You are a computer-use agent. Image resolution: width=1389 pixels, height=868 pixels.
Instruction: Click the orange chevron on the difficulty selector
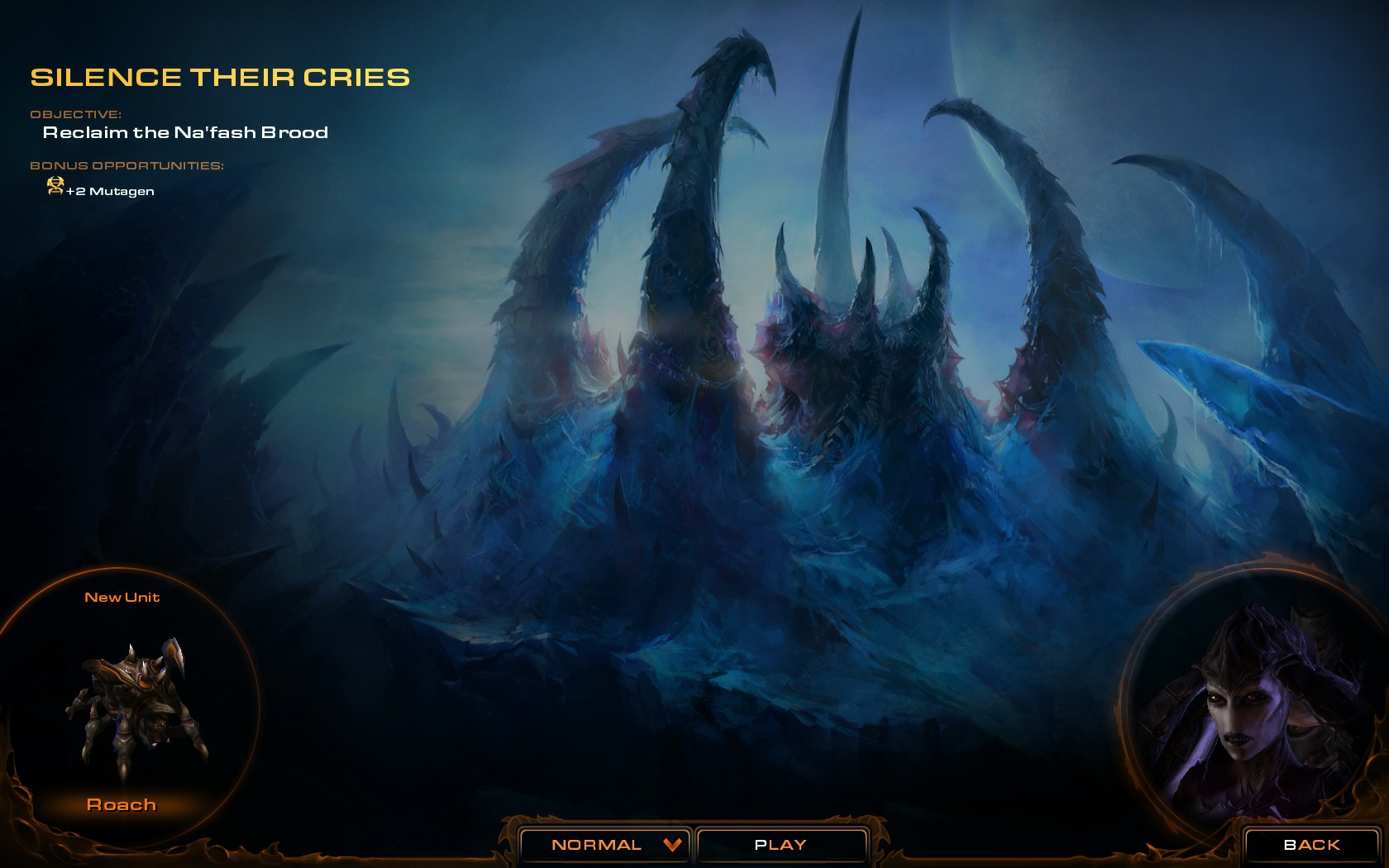click(671, 845)
